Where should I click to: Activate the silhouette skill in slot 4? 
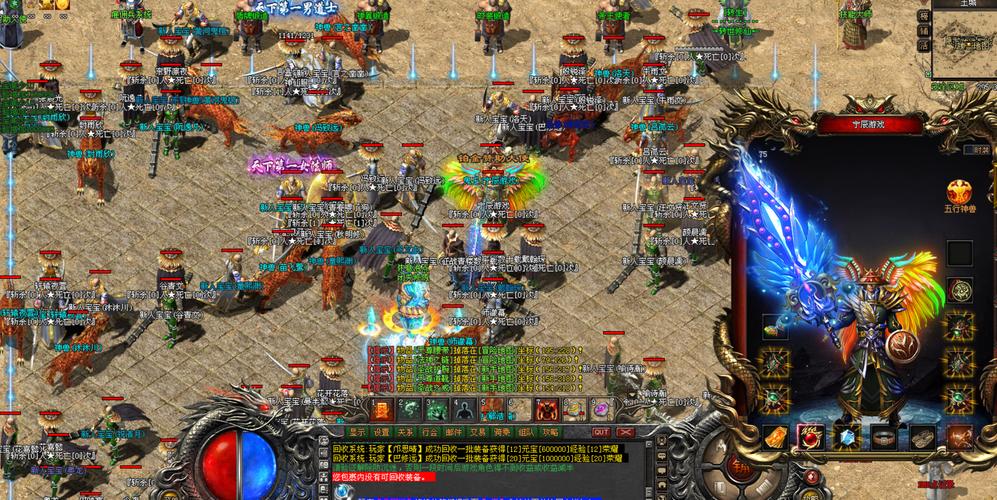[463, 409]
